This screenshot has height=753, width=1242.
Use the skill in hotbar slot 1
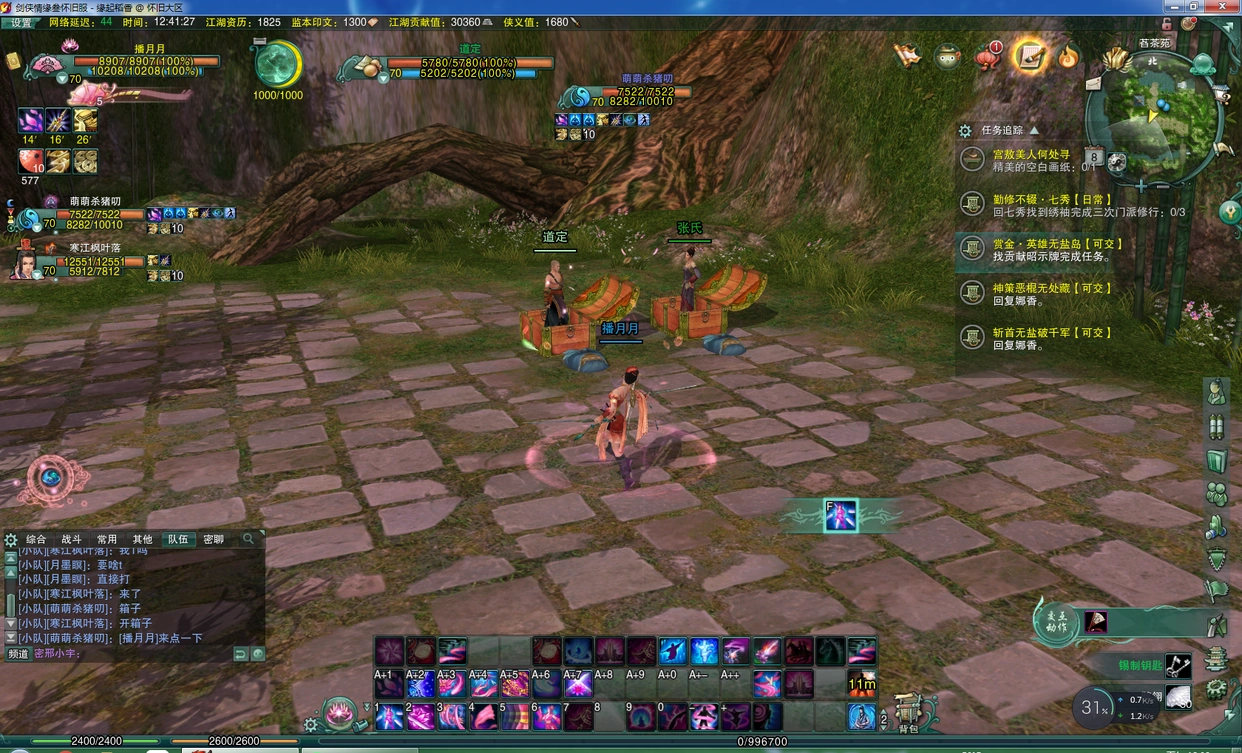[x=389, y=717]
